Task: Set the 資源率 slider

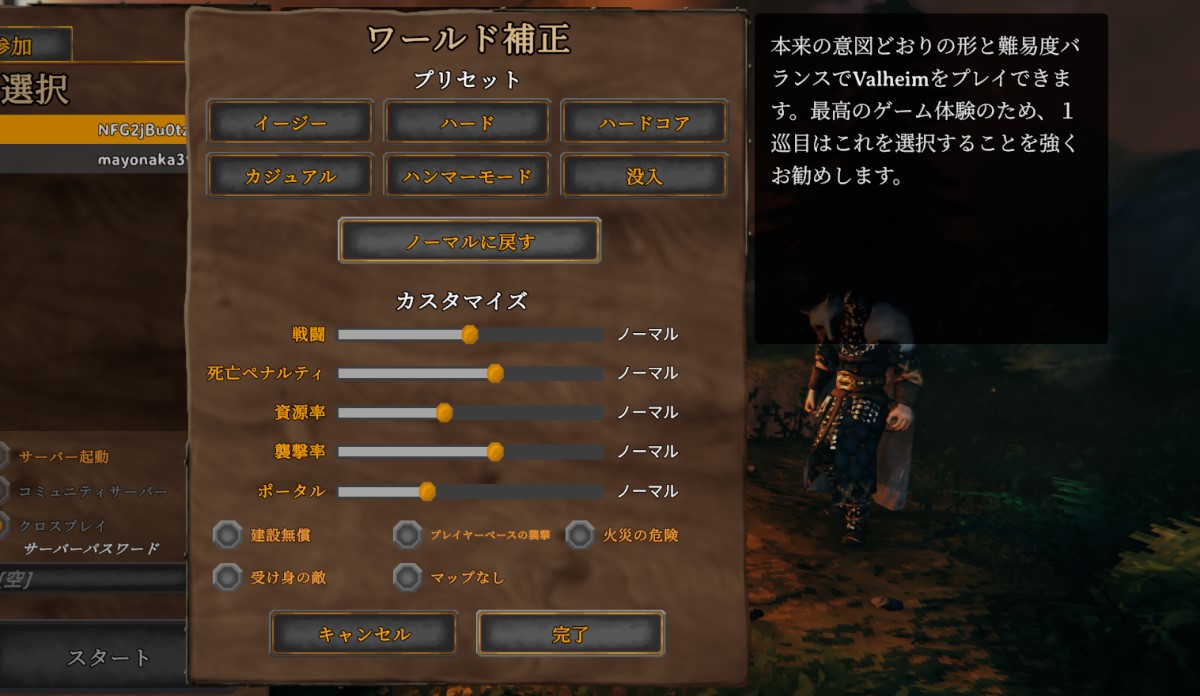Action: pos(445,412)
